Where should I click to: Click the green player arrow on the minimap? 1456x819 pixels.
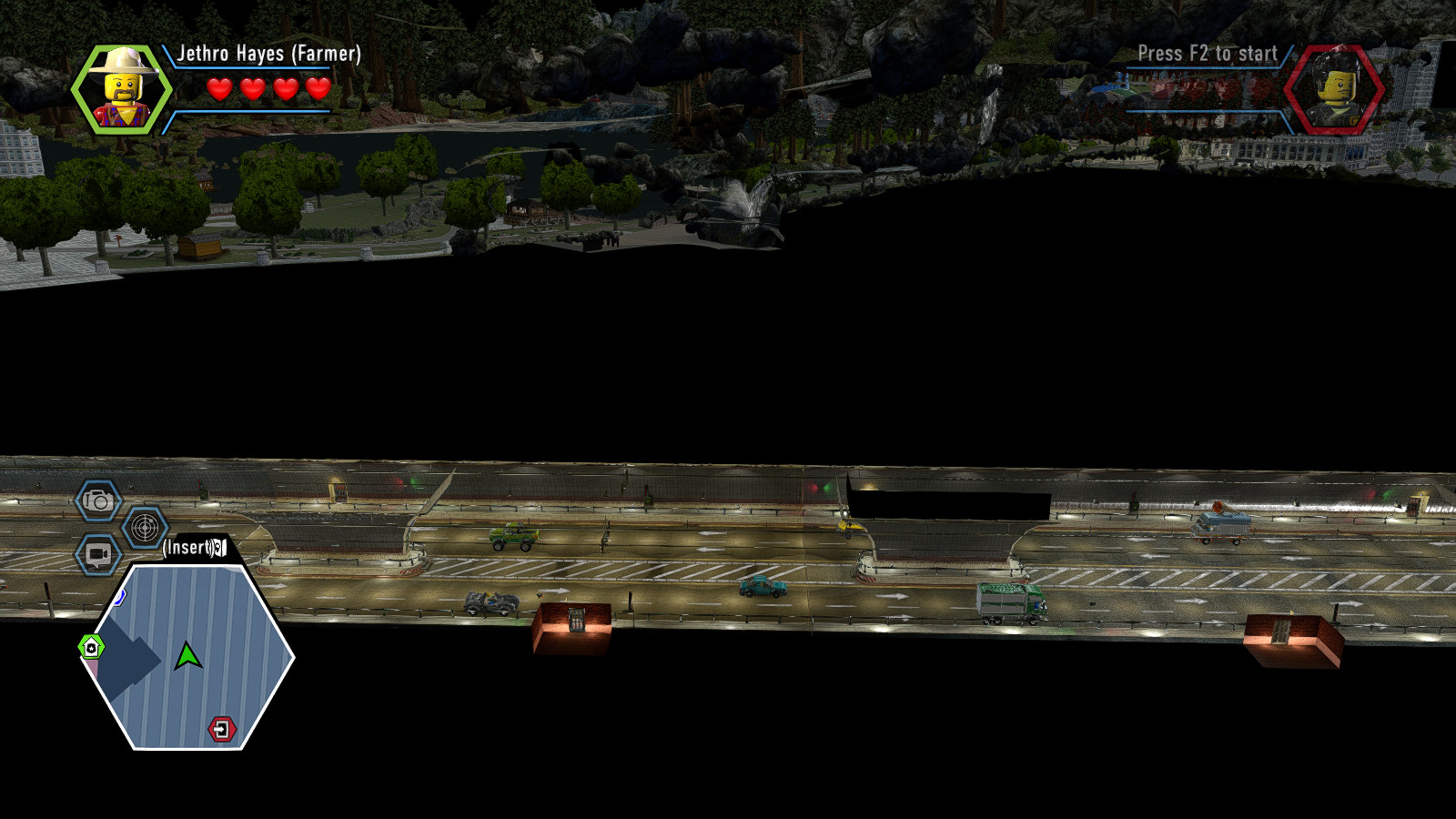[189, 655]
